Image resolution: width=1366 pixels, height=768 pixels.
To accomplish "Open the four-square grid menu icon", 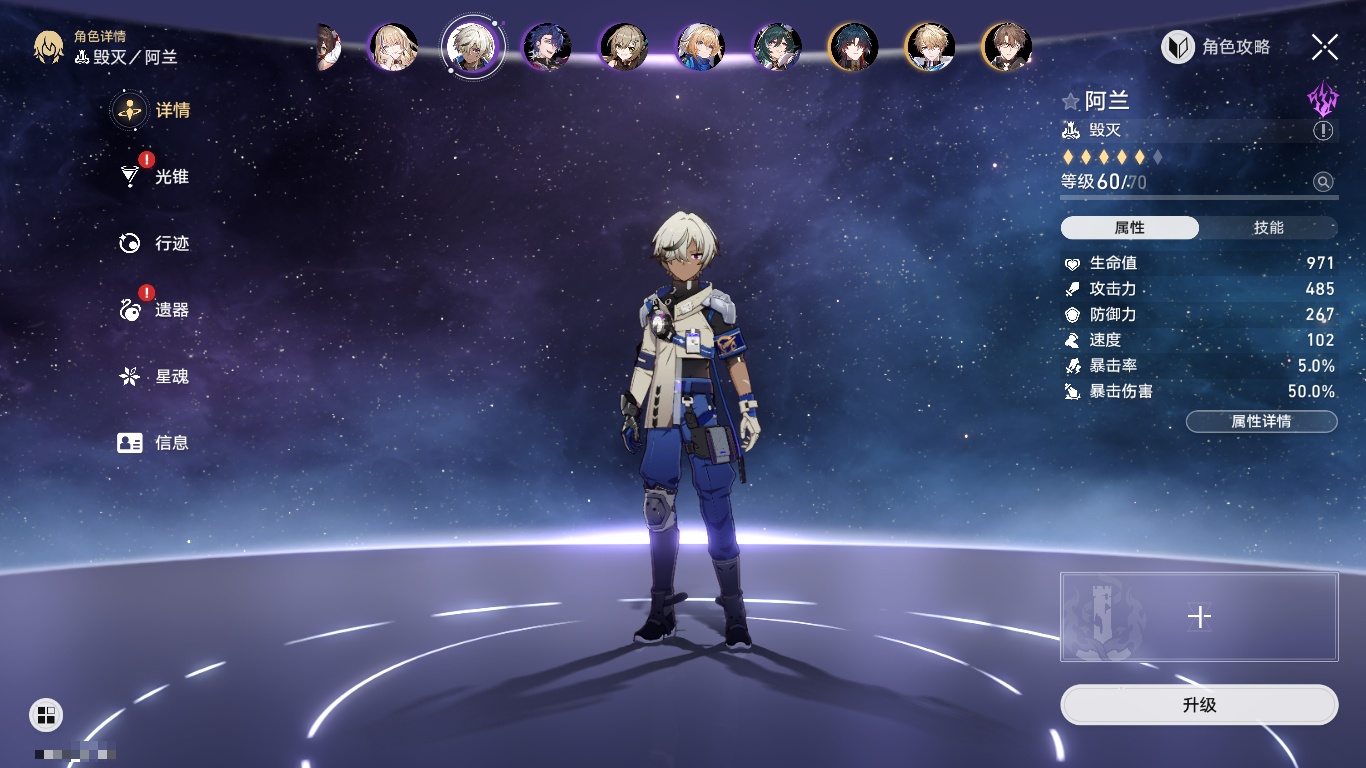I will coord(46,714).
